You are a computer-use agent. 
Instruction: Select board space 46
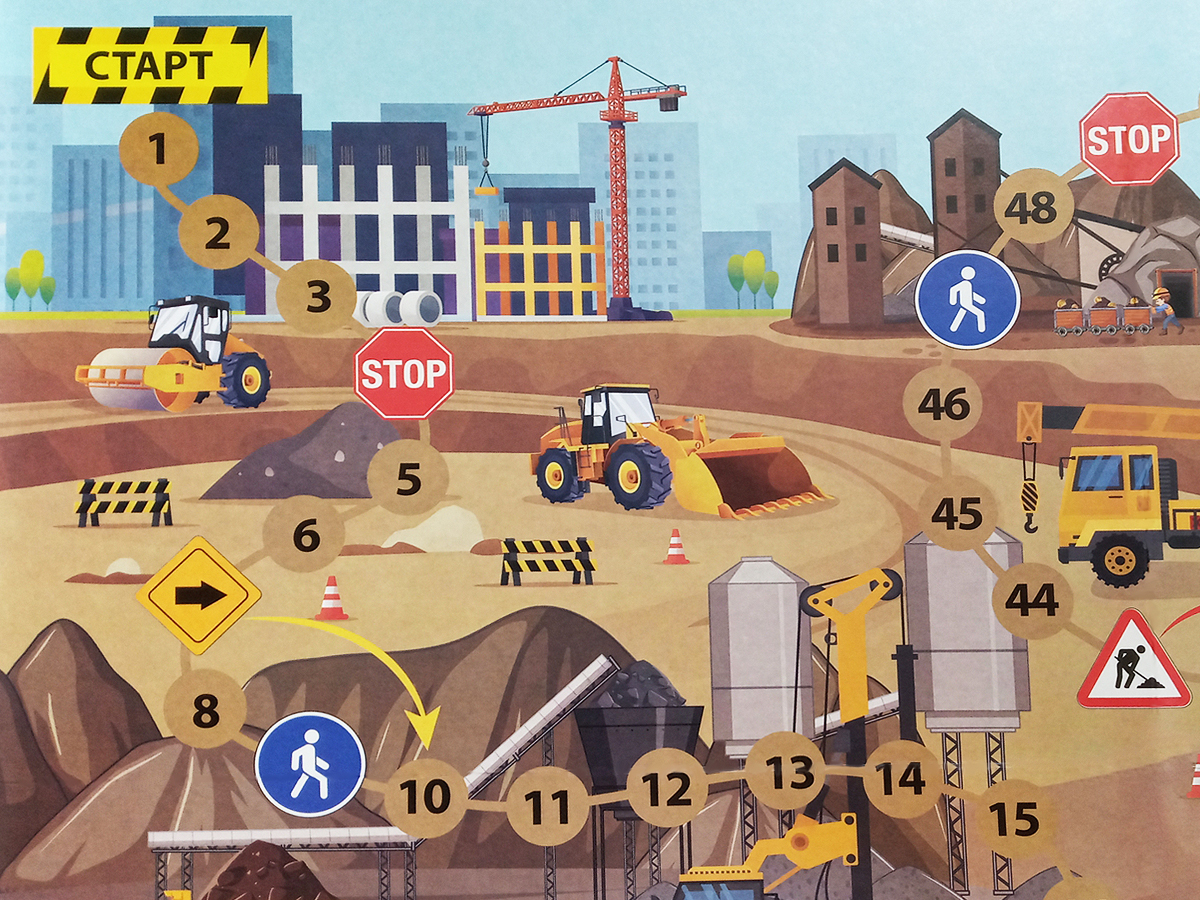coord(943,405)
